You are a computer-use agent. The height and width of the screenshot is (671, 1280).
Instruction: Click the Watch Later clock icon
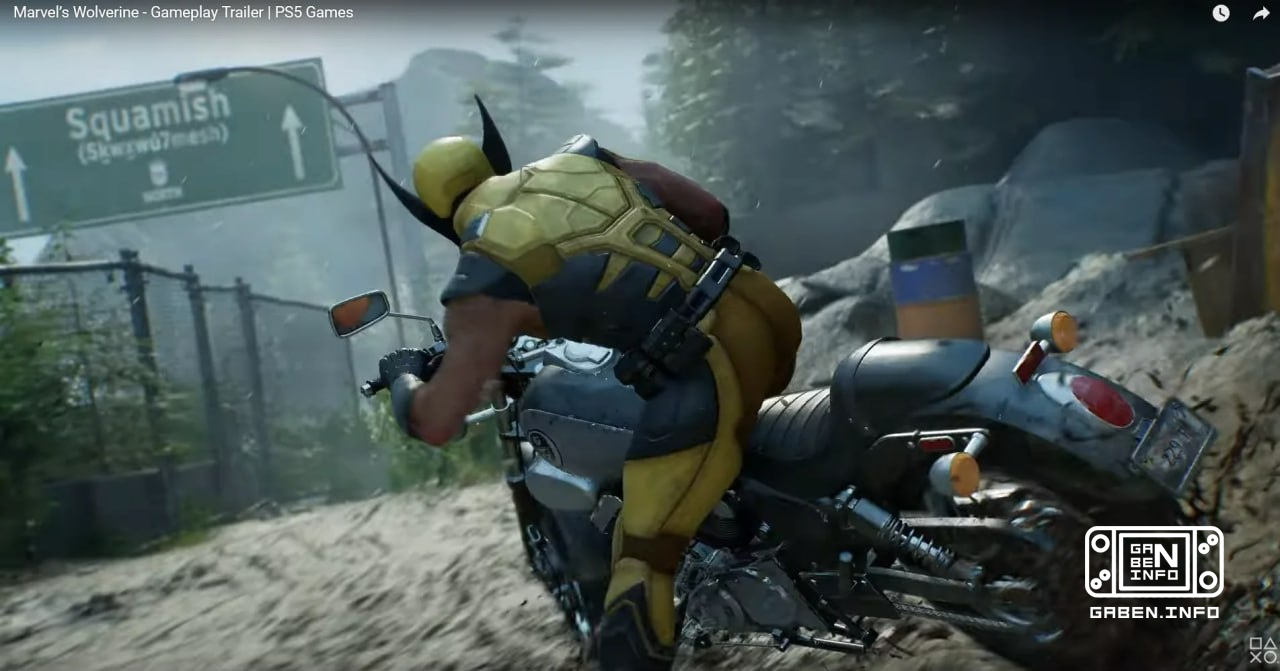point(1221,13)
